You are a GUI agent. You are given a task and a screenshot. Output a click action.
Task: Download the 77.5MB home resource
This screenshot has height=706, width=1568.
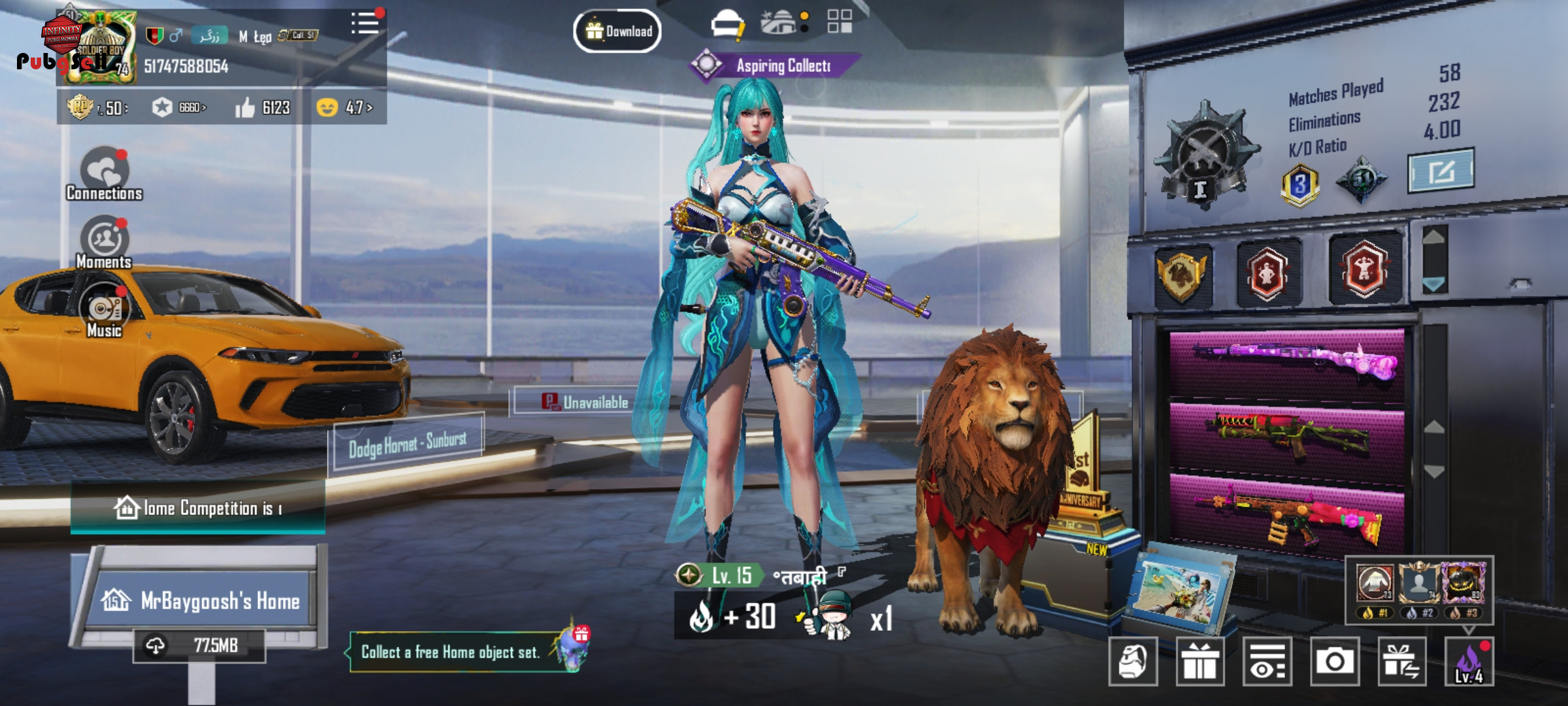pyautogui.click(x=199, y=646)
